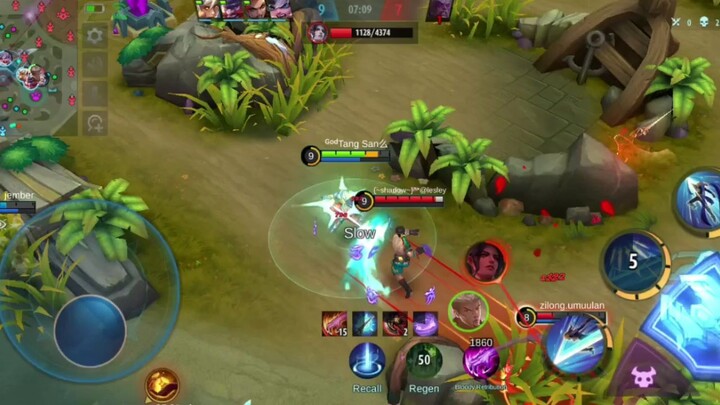Tap the camera-plus button below the gear
720x405 pixels.
tap(95, 124)
